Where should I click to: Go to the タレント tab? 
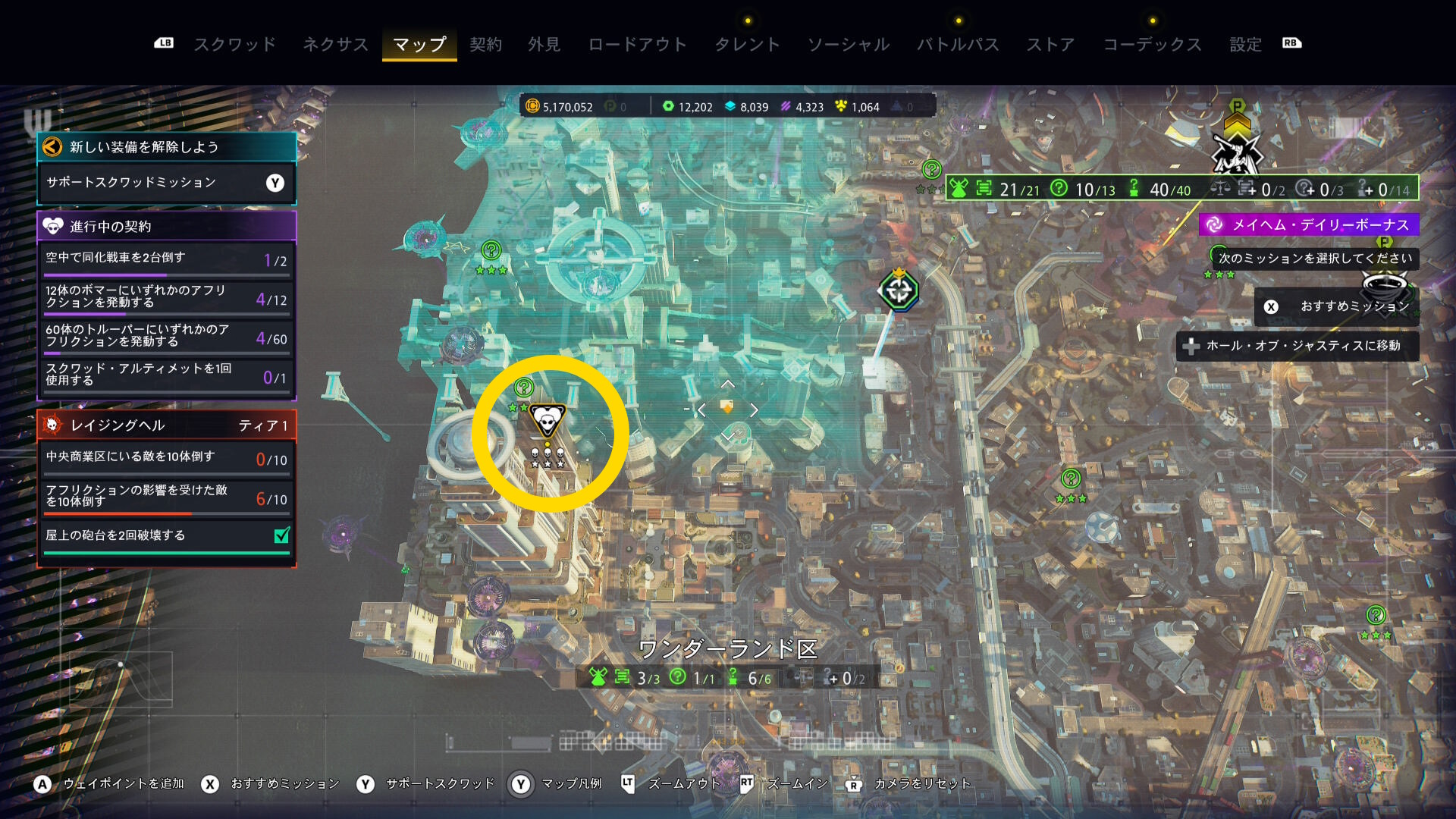[x=747, y=45]
